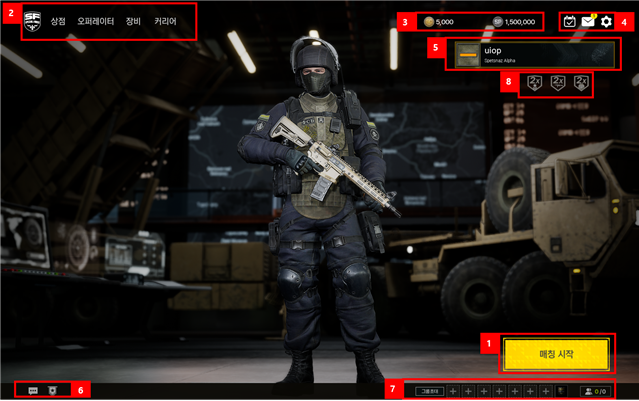This screenshot has width=639, height=401.
Task: Select the 커리어 career menu
Action: [x=165, y=21]
